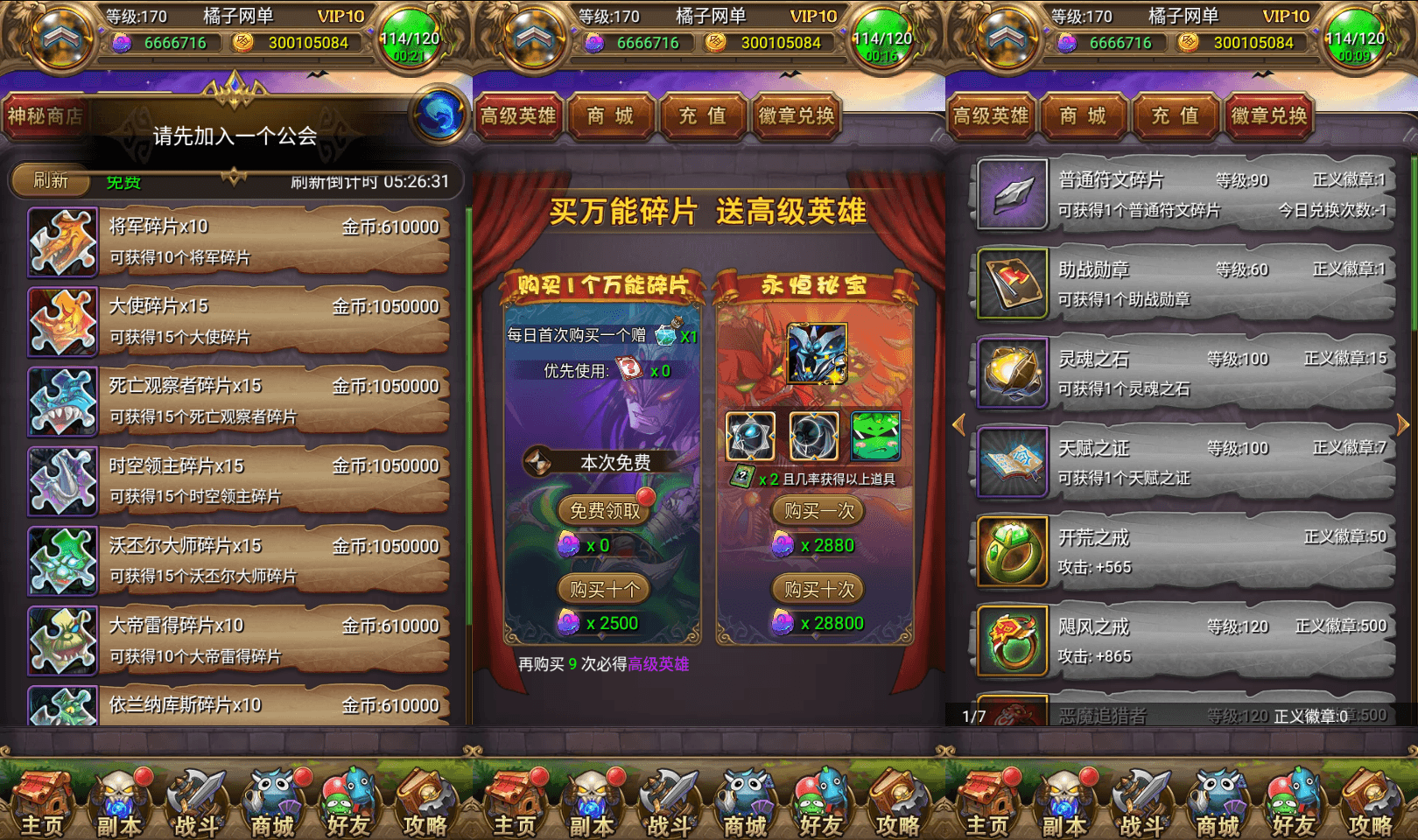
Task: Click the gold left arrow to view previous page
Action: point(959,423)
